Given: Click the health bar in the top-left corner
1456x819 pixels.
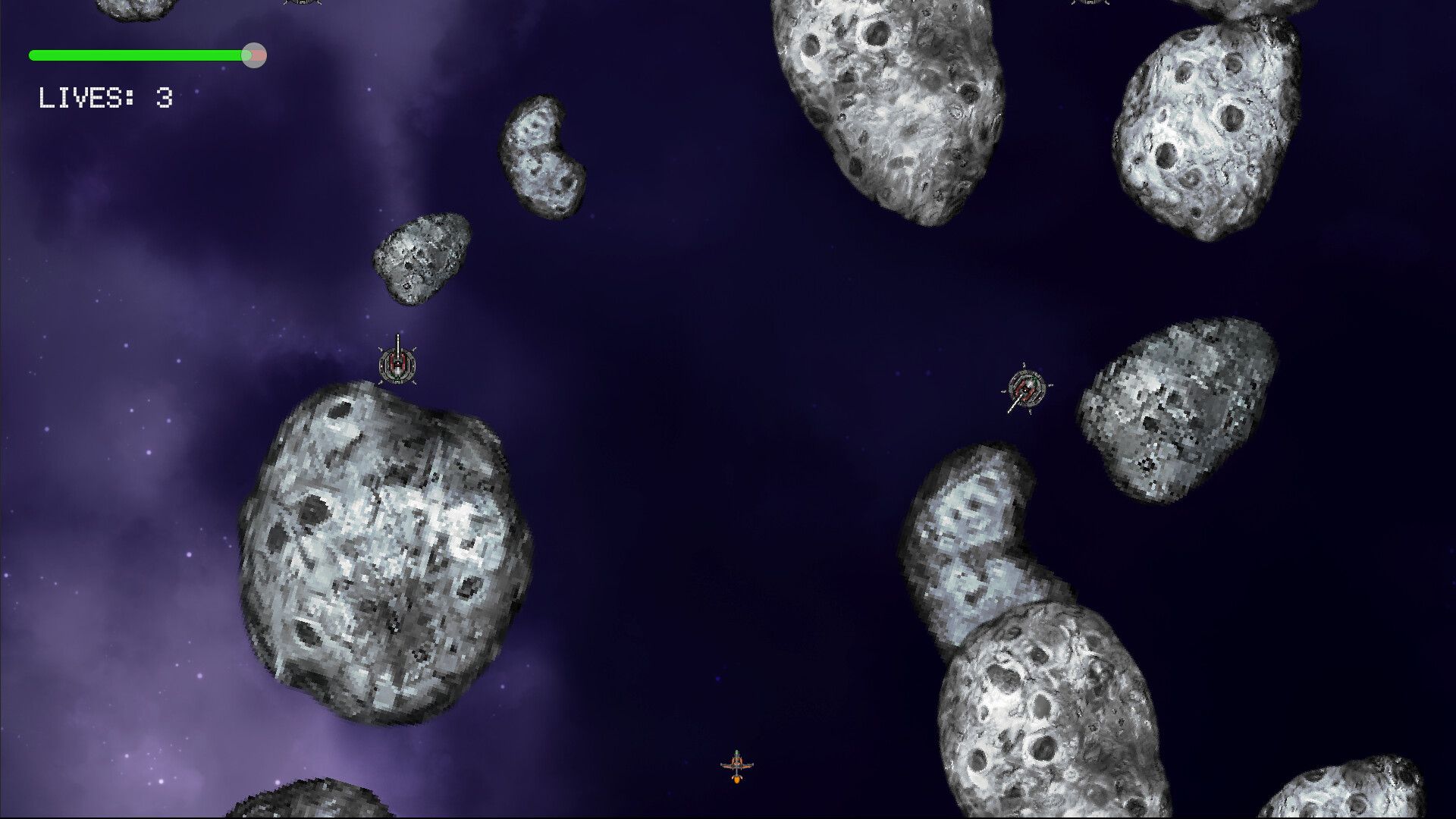Looking at the screenshot, I should click(140, 55).
